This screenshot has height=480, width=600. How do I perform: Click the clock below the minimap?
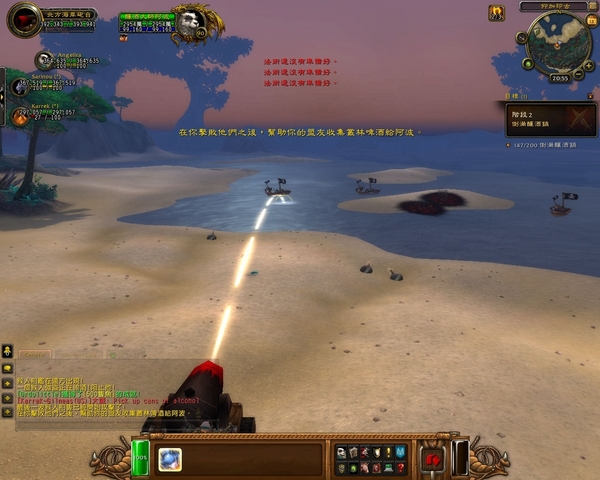point(559,77)
